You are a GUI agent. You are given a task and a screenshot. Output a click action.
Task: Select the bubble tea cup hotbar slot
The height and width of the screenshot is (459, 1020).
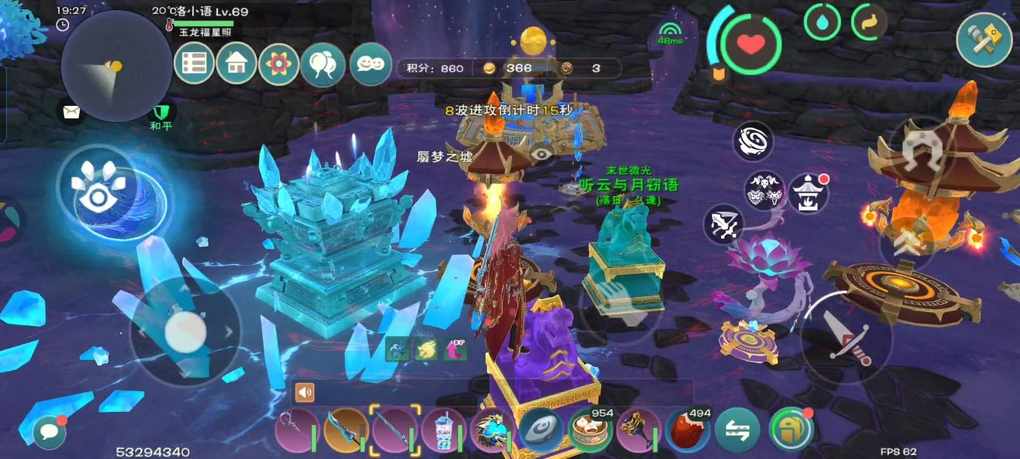(442, 430)
